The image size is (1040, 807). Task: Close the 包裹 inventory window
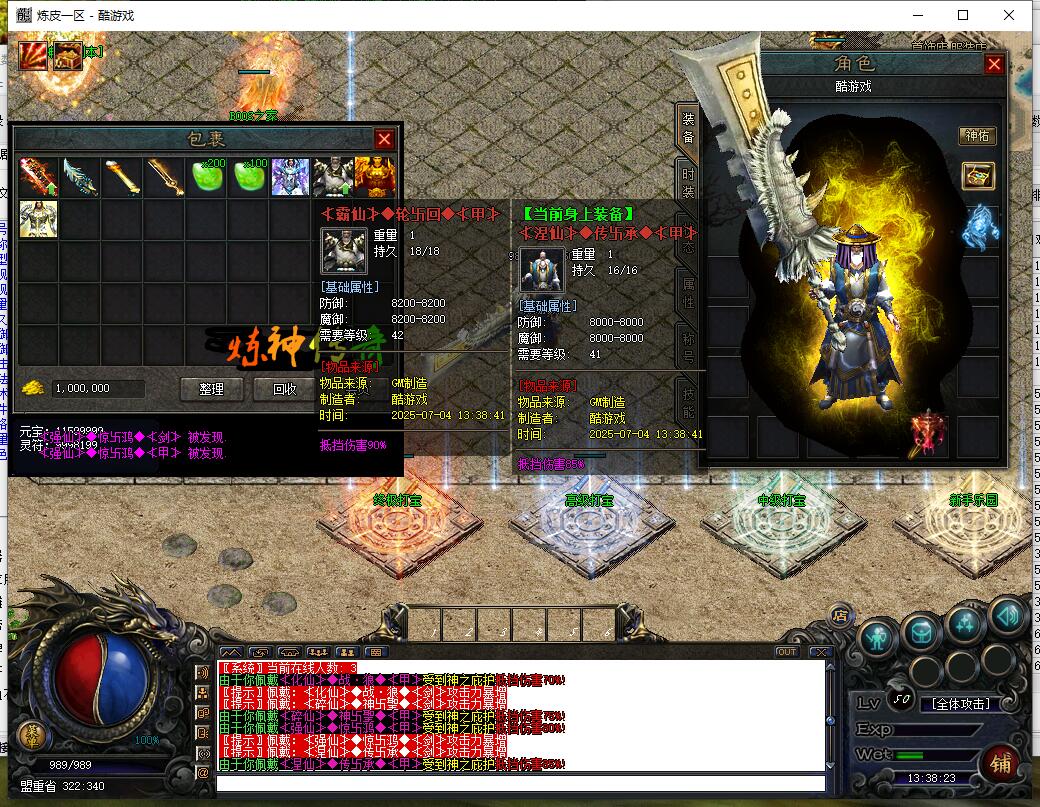(x=384, y=139)
